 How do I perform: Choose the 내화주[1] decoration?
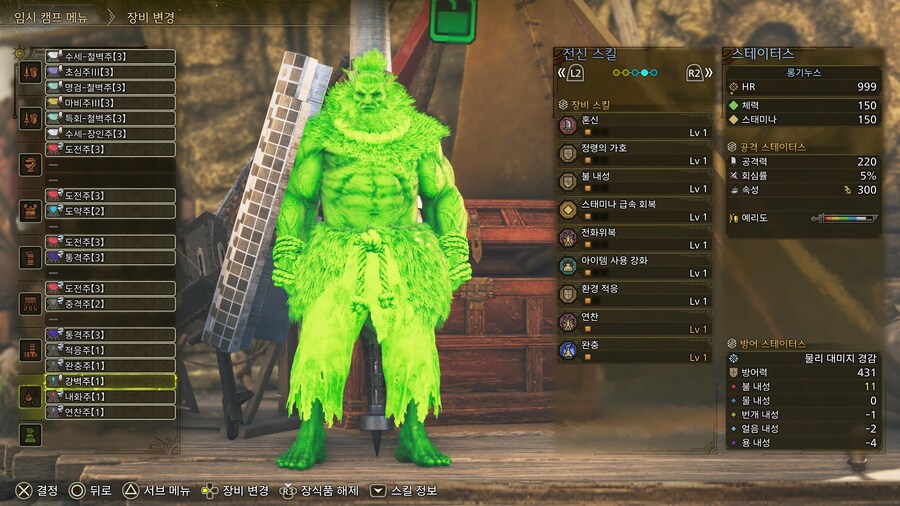tap(110, 397)
